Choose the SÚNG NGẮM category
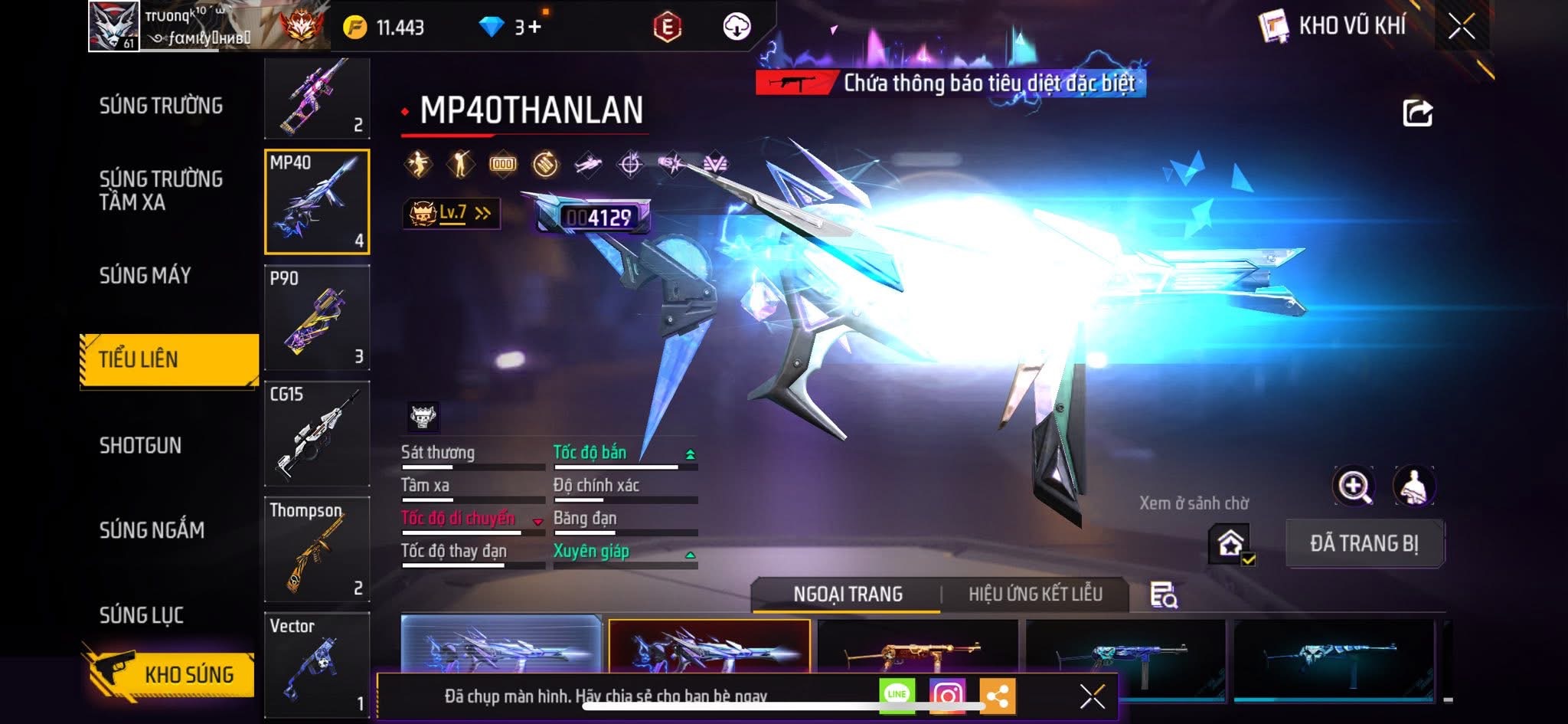This screenshot has height=724, width=1568. [x=152, y=530]
